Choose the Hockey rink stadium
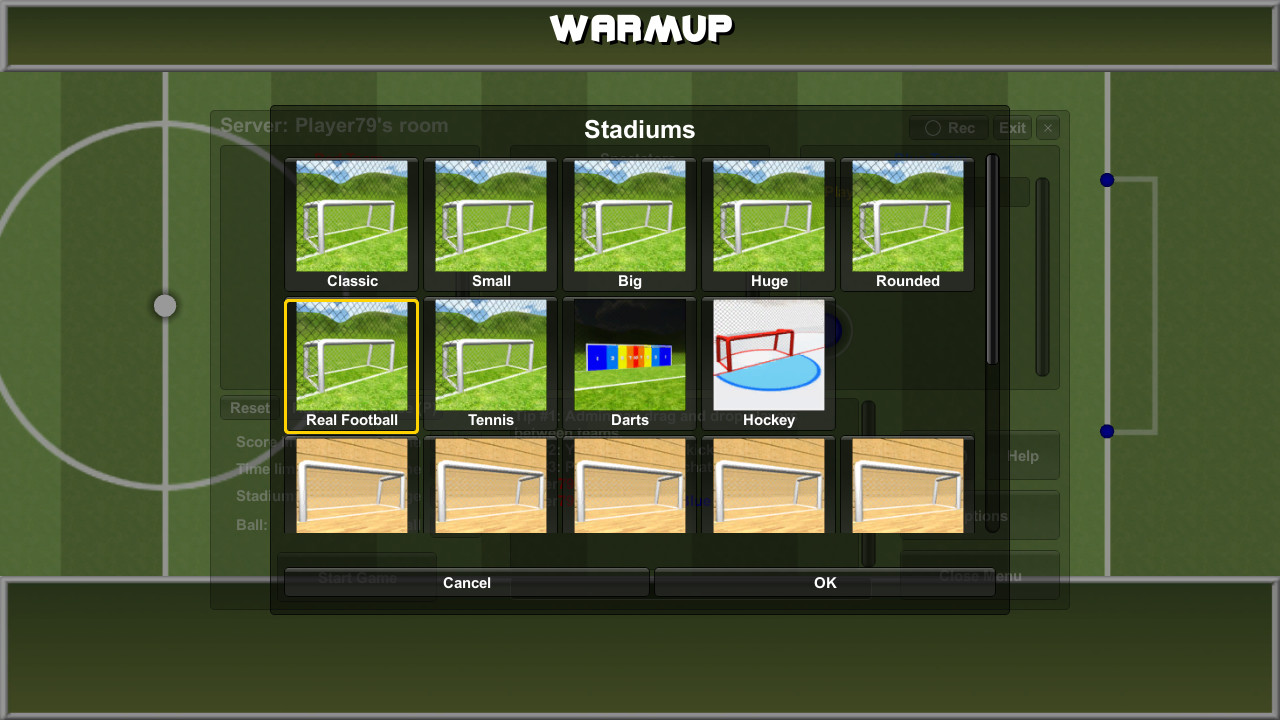 [x=768, y=360]
